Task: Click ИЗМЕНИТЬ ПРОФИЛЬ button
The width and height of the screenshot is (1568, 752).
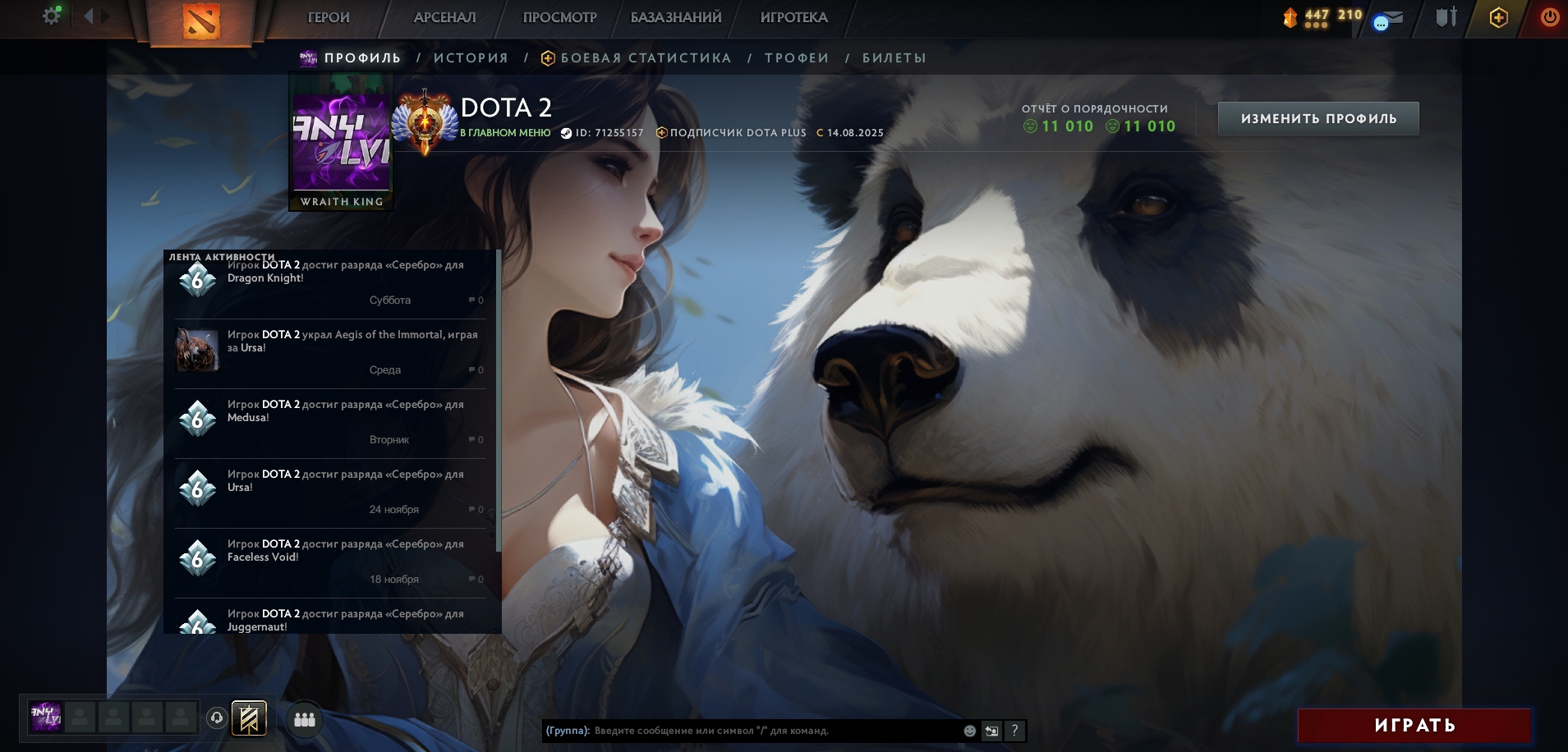Action: click(1317, 119)
